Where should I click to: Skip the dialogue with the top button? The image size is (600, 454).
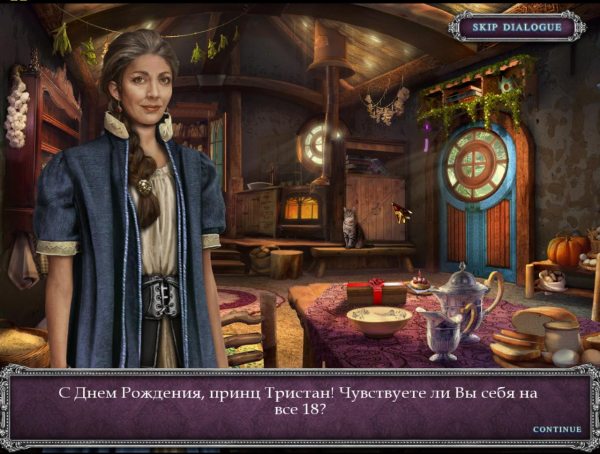point(516,27)
